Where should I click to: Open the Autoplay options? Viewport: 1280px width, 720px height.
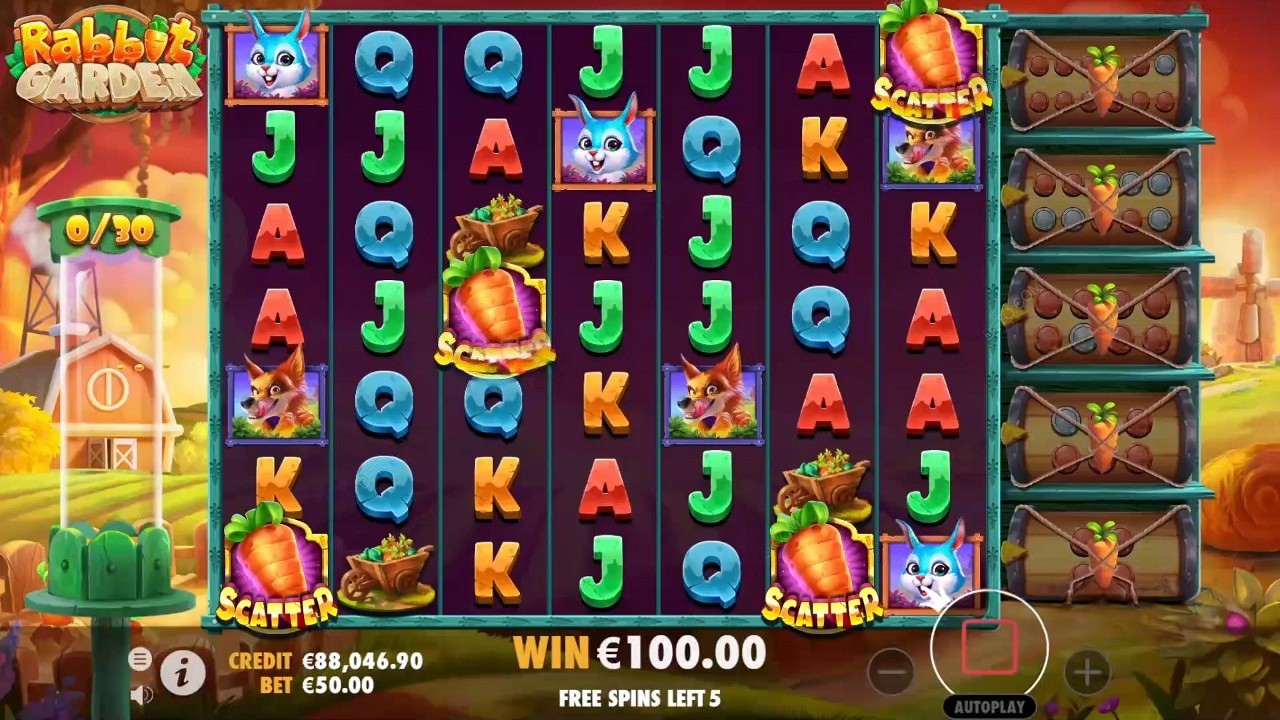(x=989, y=706)
